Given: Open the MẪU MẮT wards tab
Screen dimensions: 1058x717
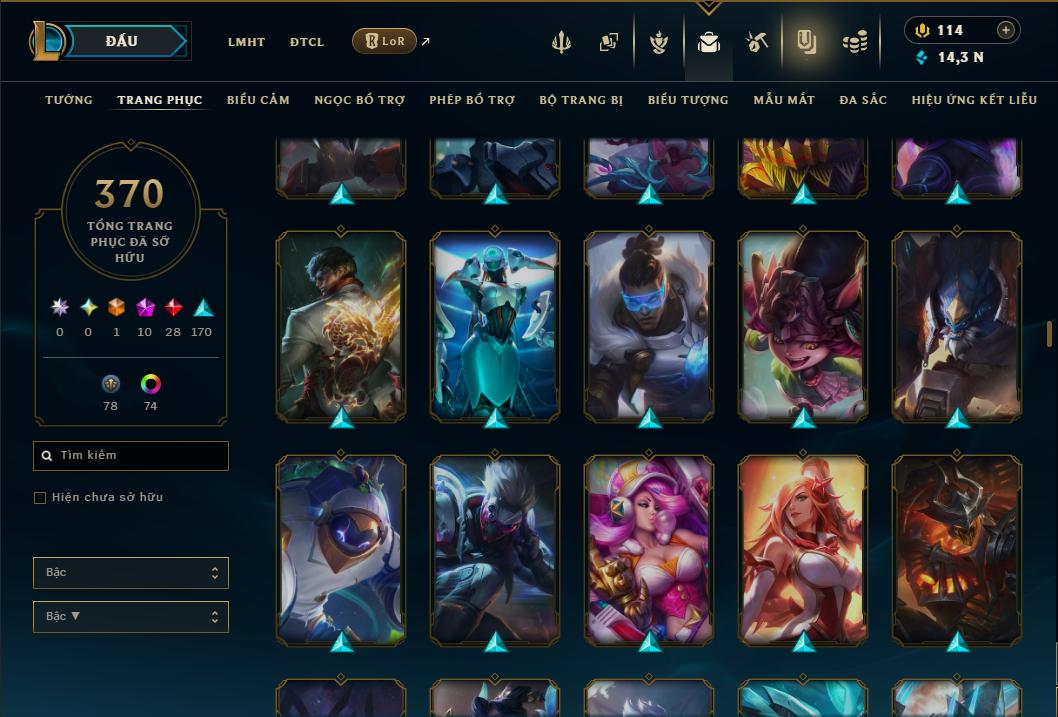Looking at the screenshot, I should coord(784,100).
